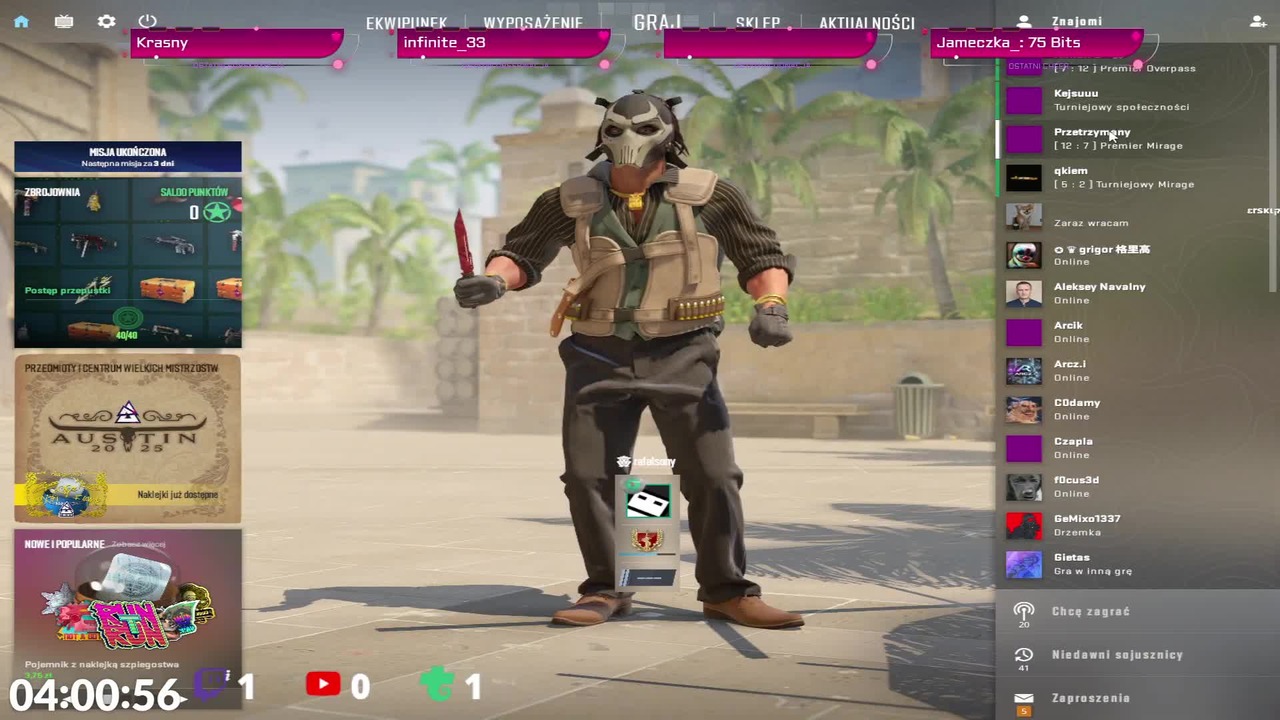The height and width of the screenshot is (720, 1280).
Task: Open the spray sticker capsule offer
Action: 128,606
